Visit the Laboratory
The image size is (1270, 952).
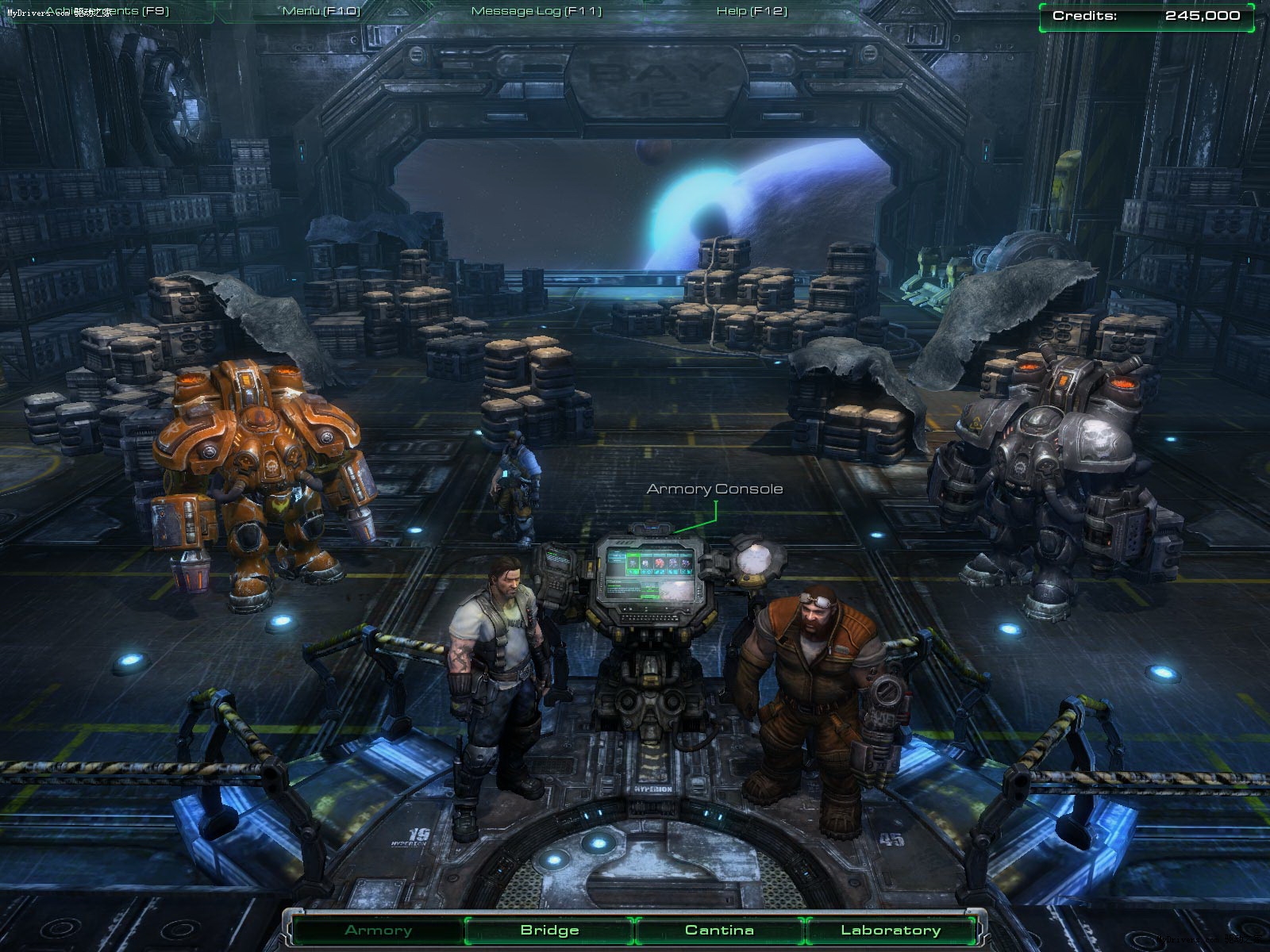click(891, 931)
